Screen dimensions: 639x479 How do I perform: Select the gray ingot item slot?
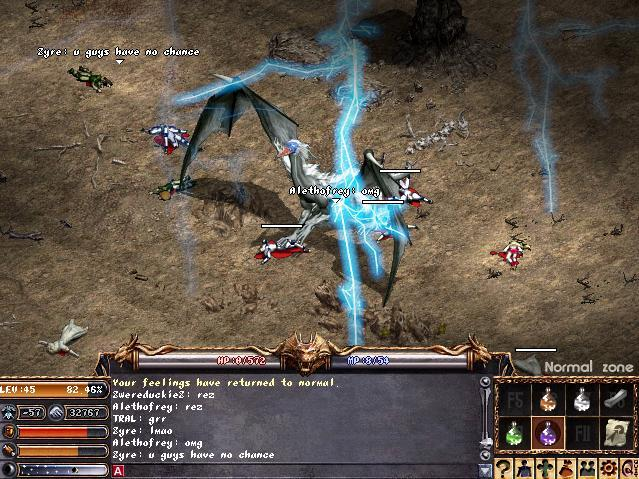click(x=615, y=399)
